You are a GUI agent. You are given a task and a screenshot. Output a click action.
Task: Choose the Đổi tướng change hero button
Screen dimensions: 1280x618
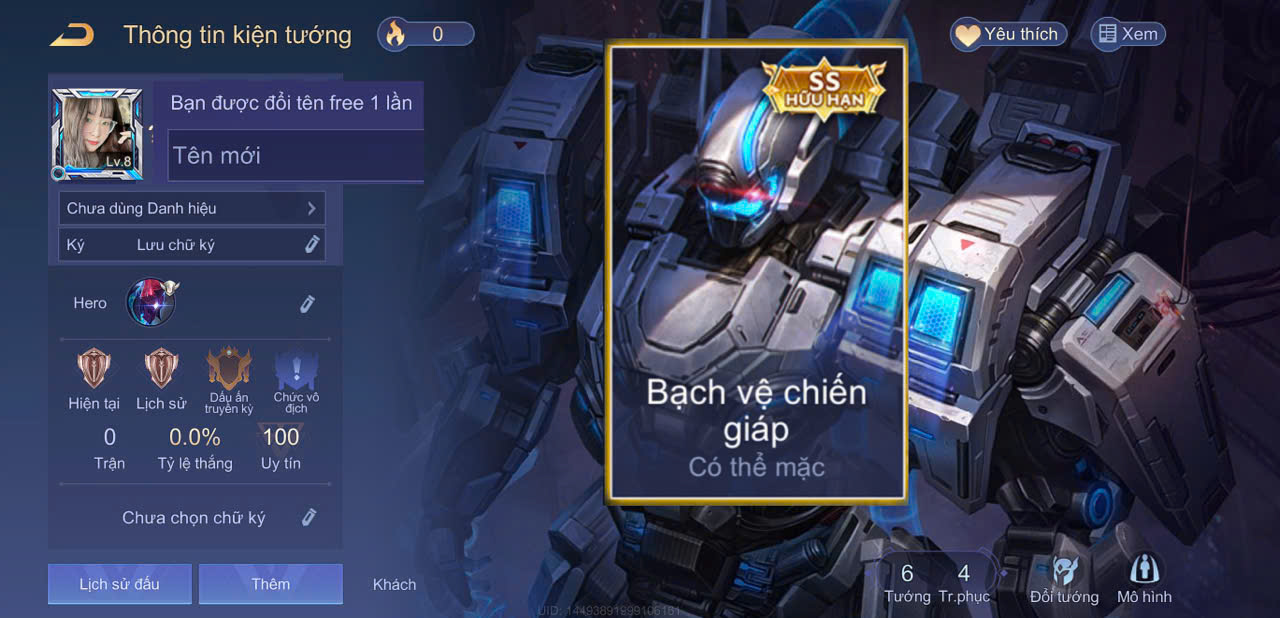[x=1064, y=580]
